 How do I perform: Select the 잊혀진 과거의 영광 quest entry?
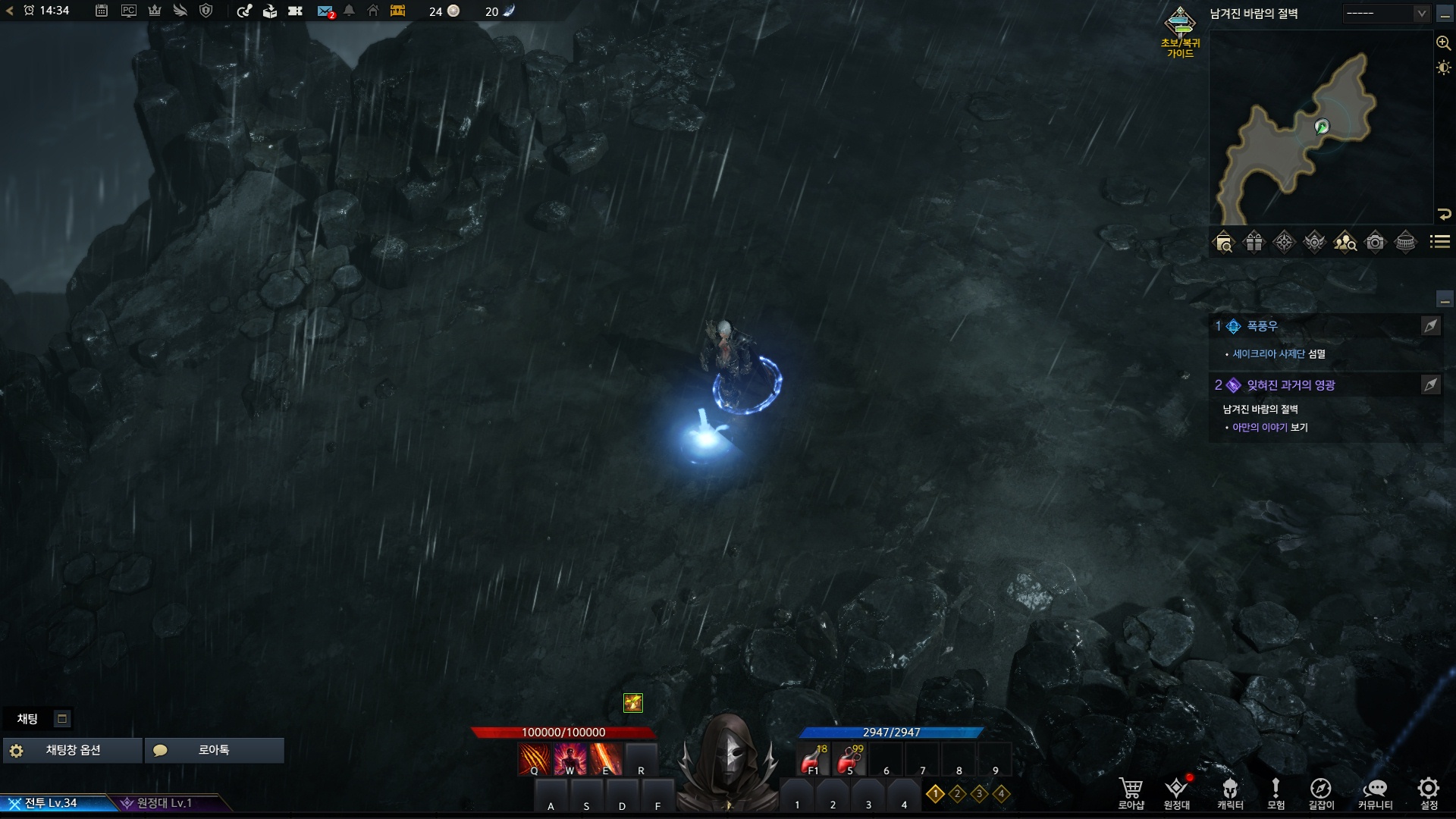(x=1291, y=385)
